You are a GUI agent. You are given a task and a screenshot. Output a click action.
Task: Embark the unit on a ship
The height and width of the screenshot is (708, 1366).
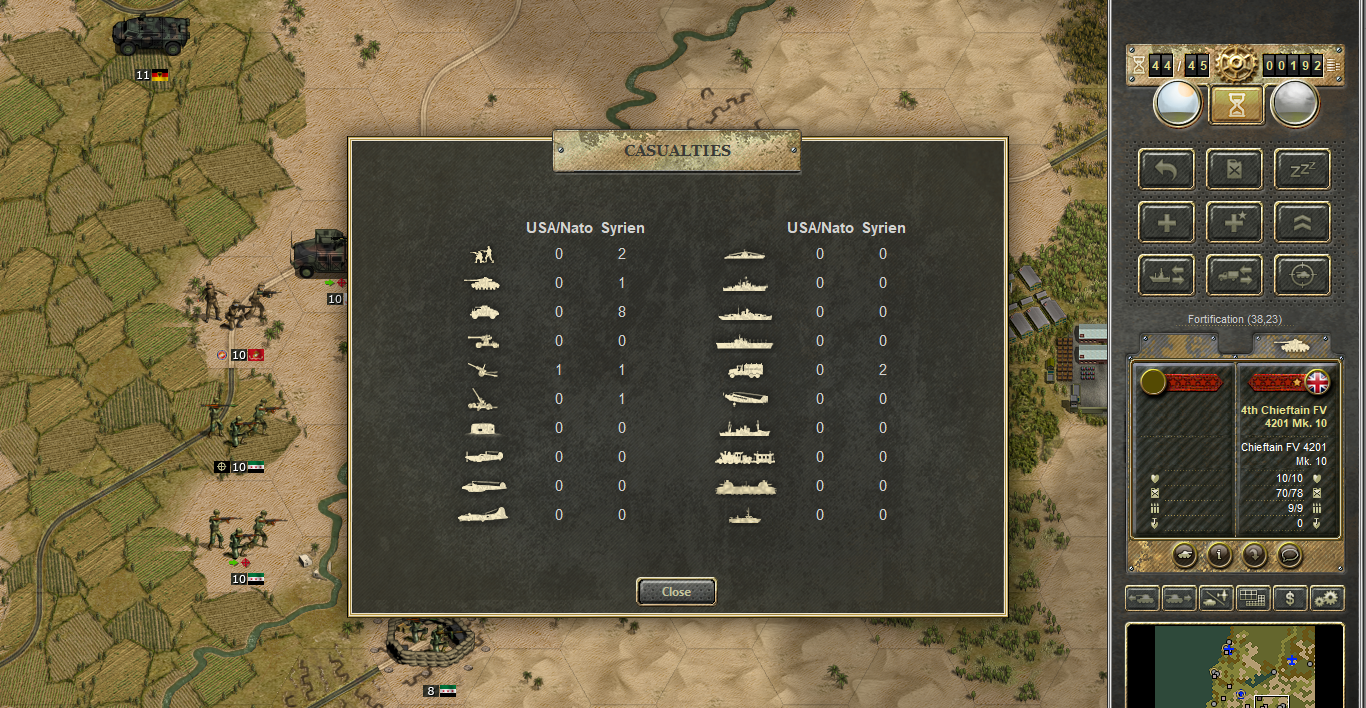click(x=1166, y=275)
